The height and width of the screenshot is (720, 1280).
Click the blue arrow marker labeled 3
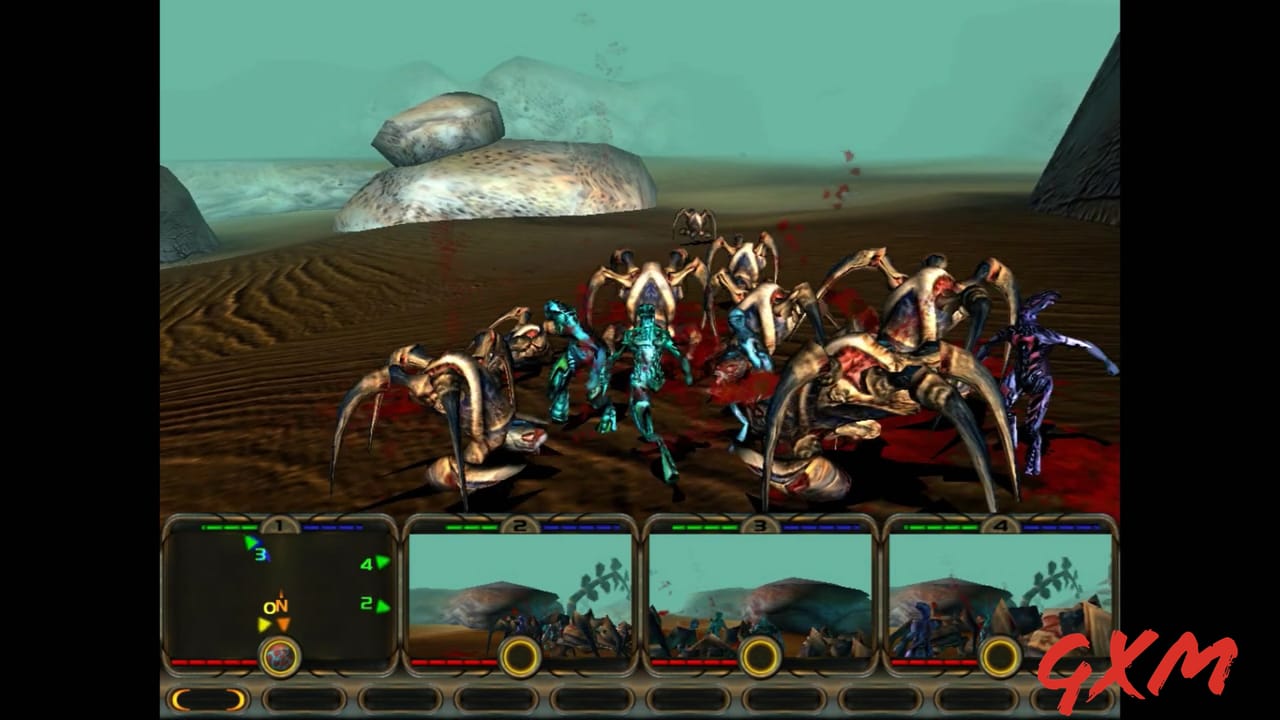point(253,547)
